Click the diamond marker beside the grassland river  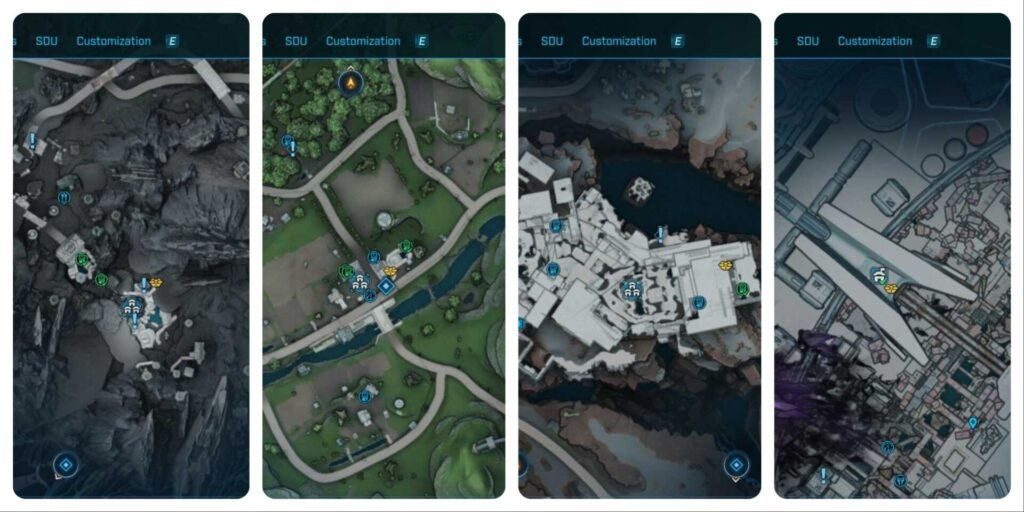(x=386, y=286)
